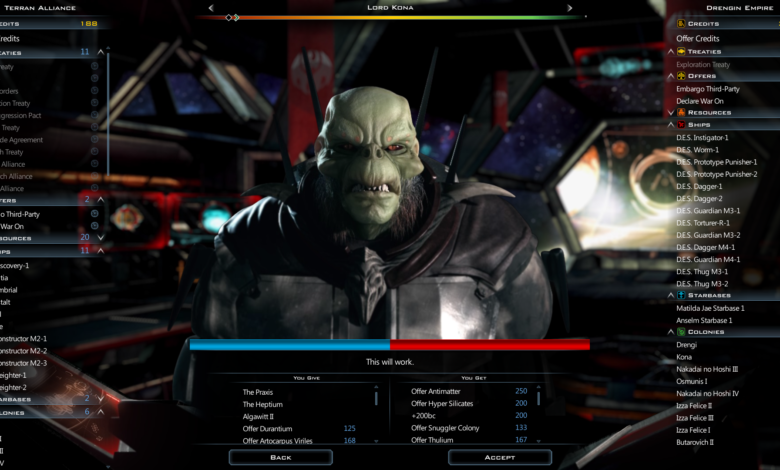Collapse the Drengin Starbases section
This screenshot has height=470, width=780.
[x=671, y=296]
